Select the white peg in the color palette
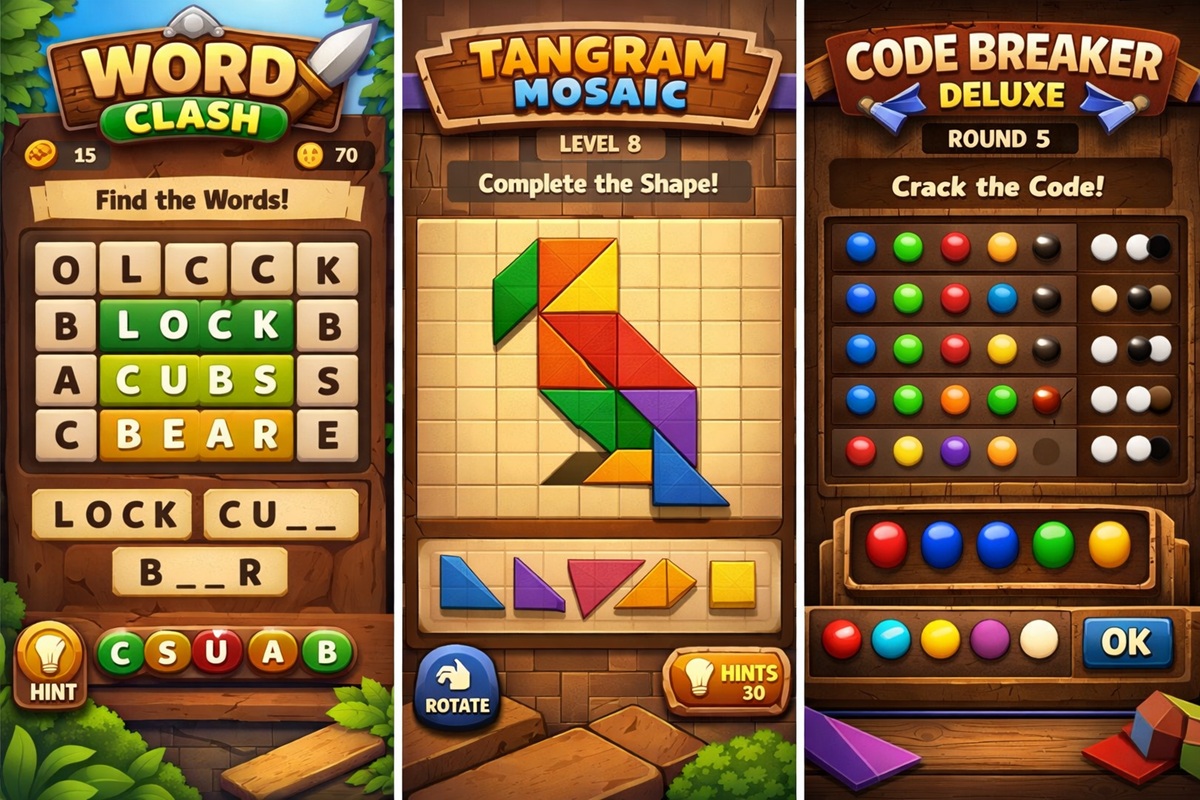 1038,640
